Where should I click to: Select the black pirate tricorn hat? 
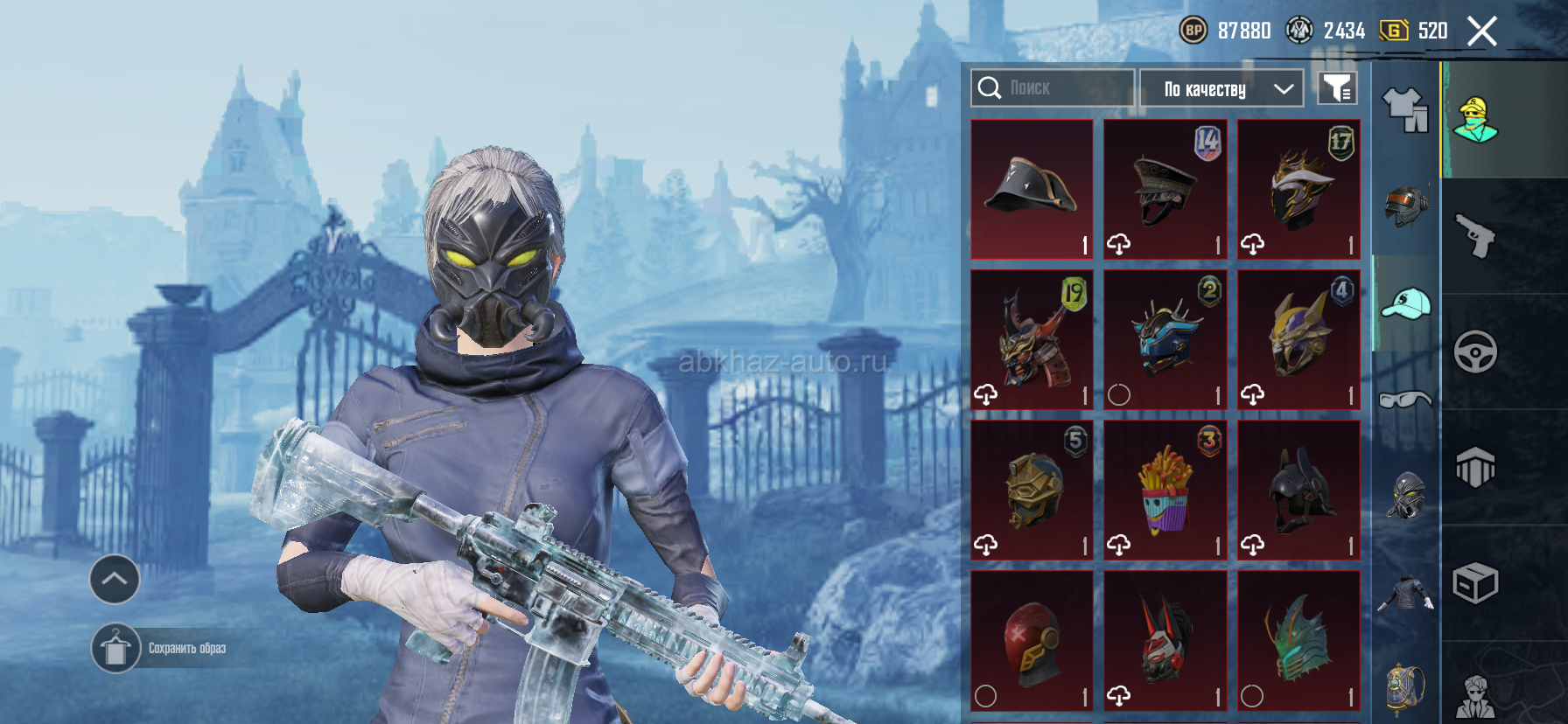click(x=1032, y=189)
